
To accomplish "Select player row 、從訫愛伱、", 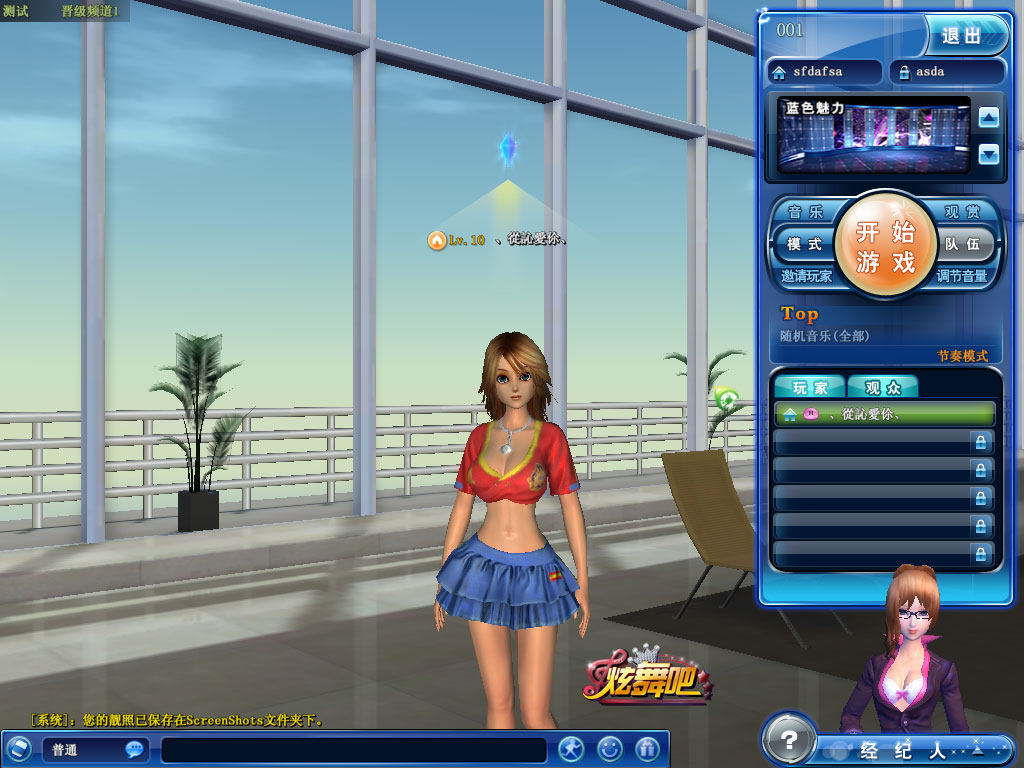I will [885, 414].
